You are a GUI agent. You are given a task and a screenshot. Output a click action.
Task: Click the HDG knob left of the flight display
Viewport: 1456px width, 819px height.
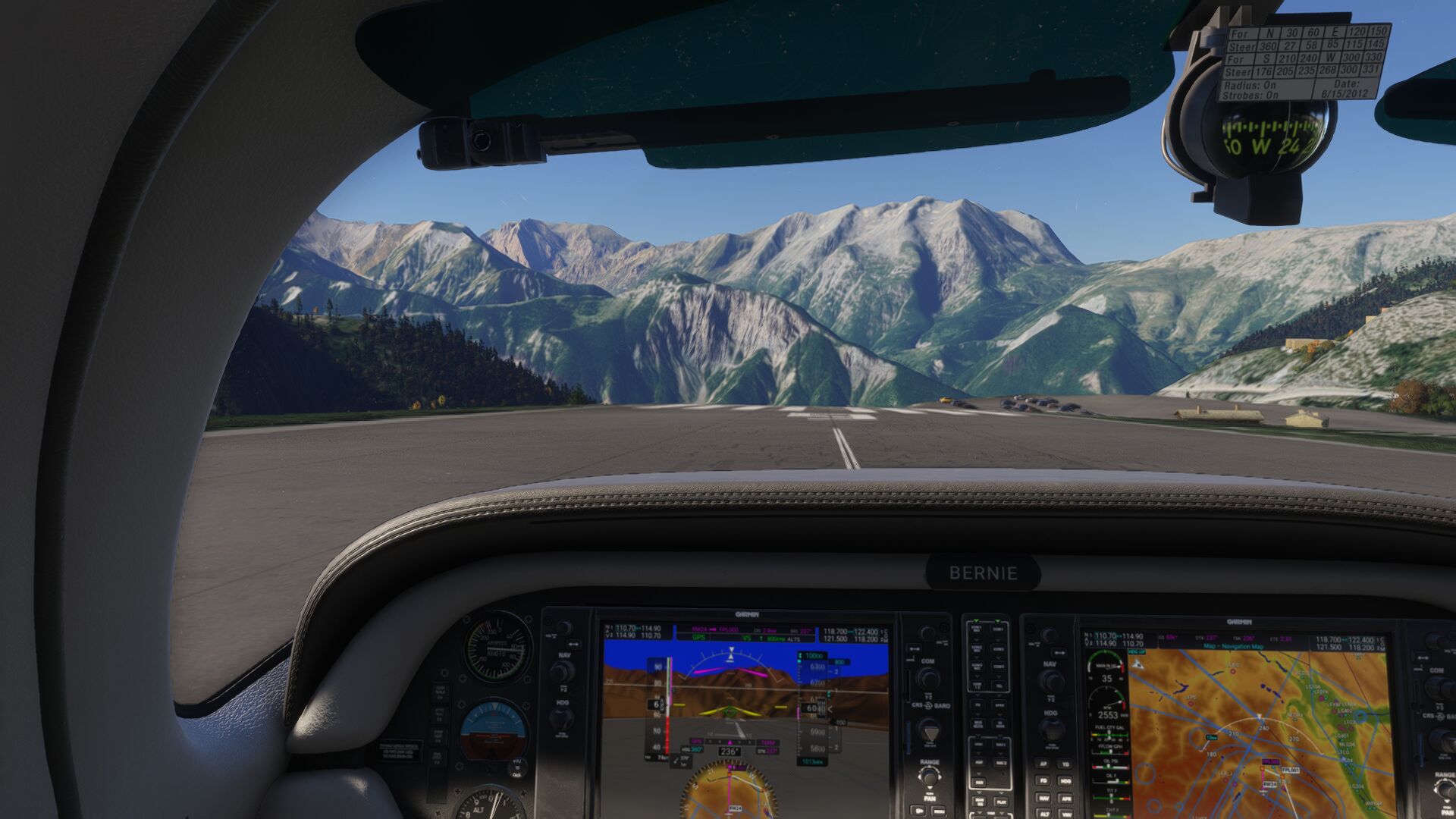click(561, 719)
